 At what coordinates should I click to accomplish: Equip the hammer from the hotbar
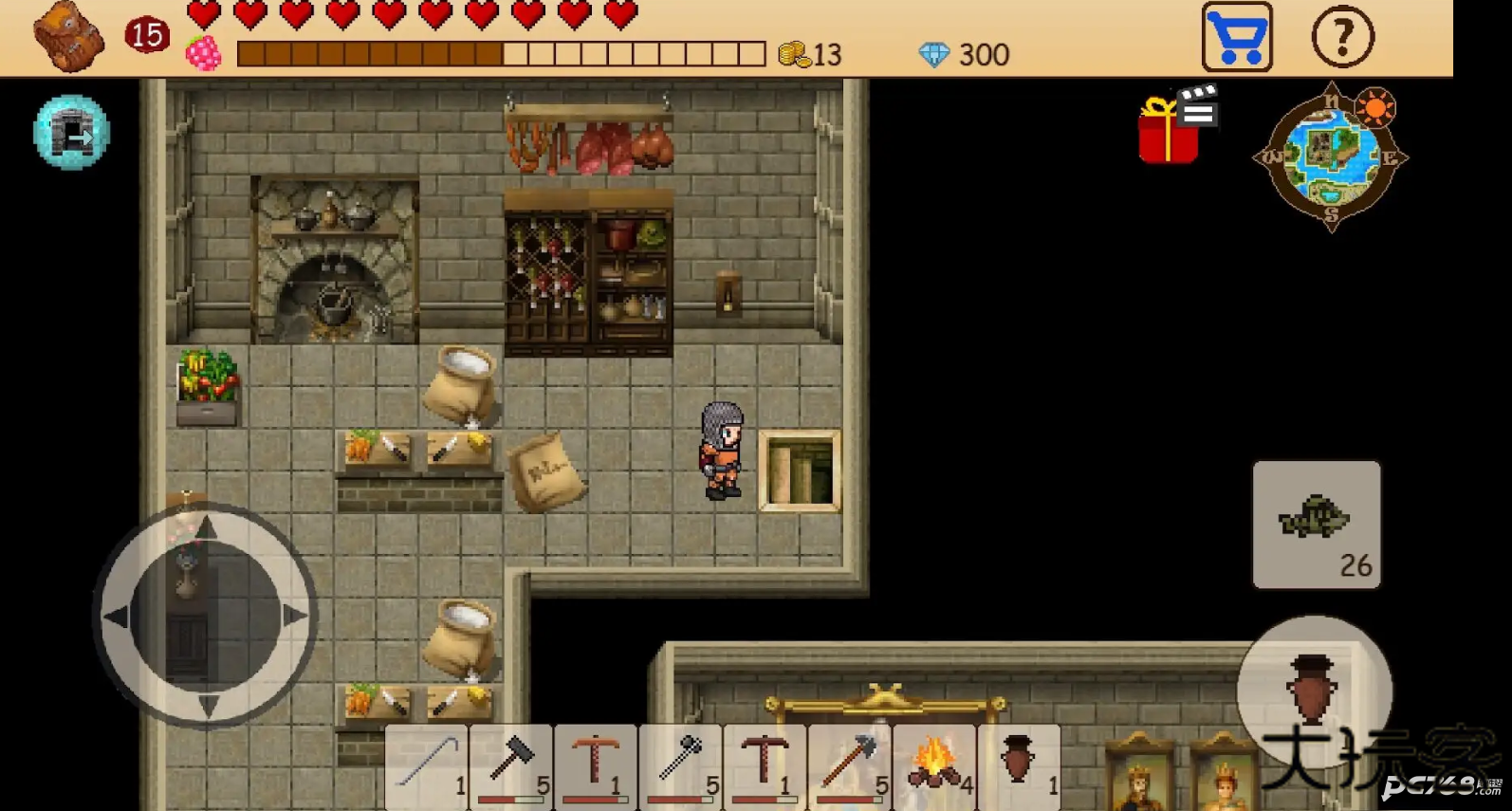point(511,765)
